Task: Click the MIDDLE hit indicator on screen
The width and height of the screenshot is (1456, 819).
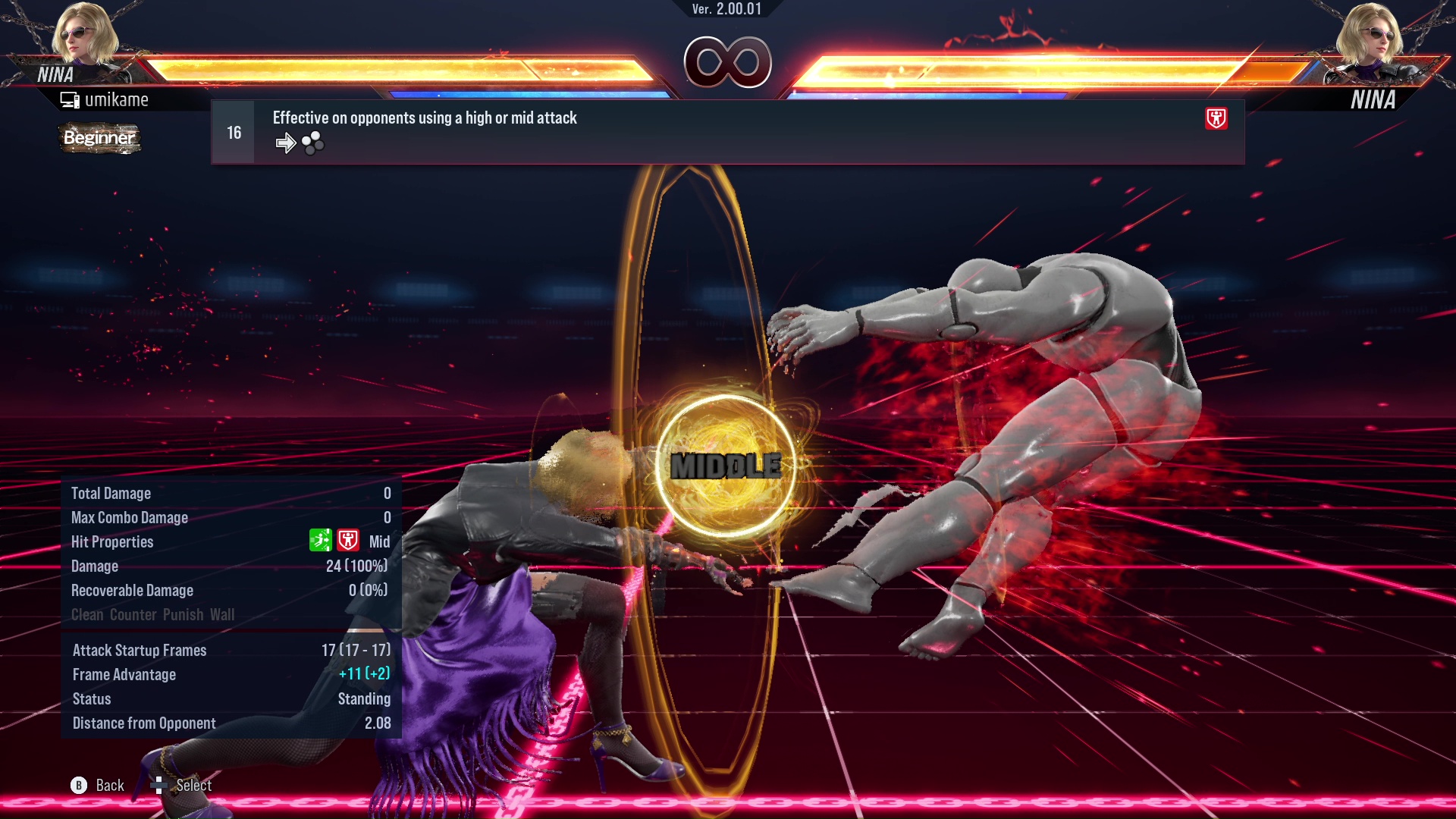Action: tap(726, 463)
